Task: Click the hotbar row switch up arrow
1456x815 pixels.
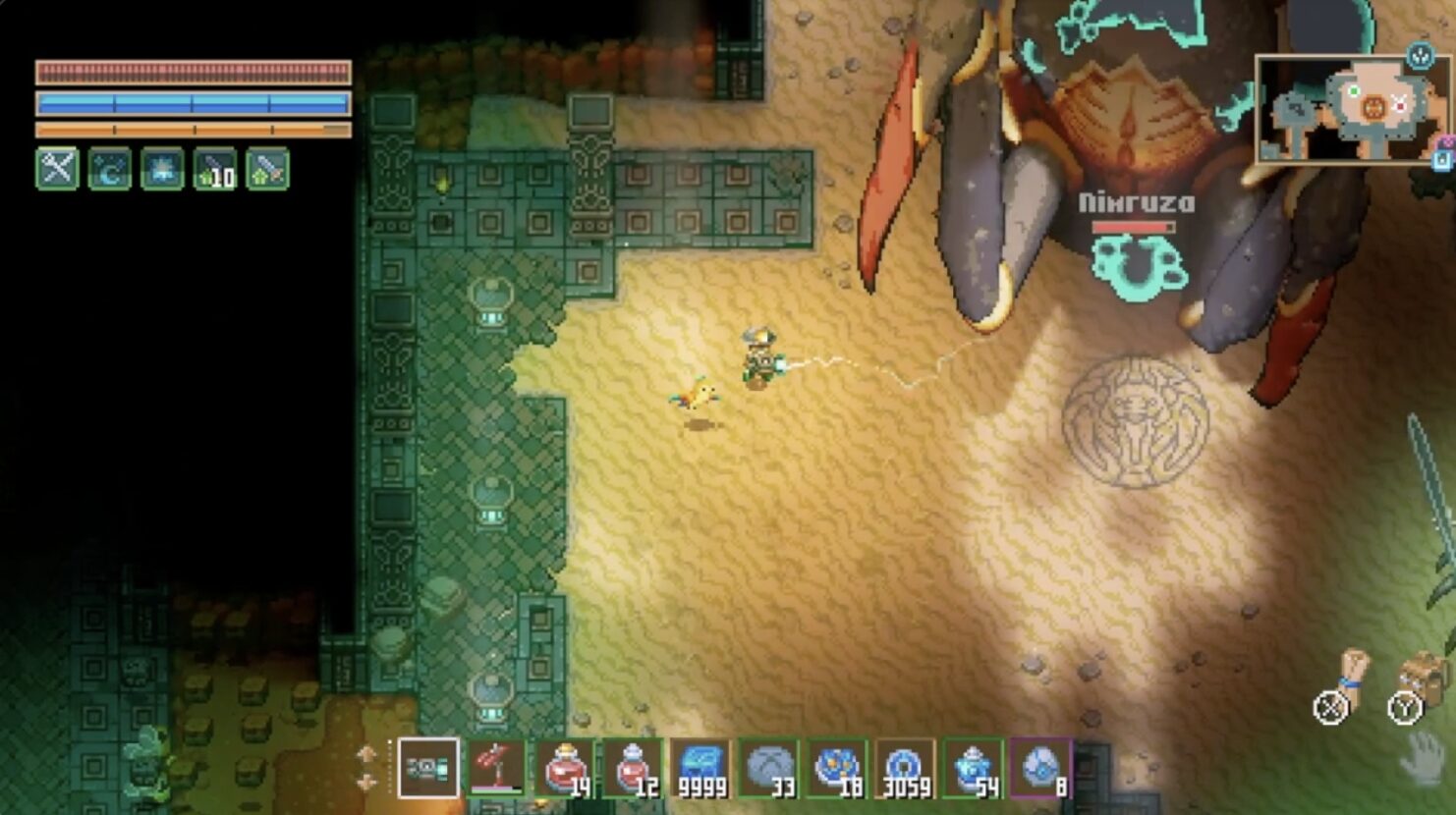Action: point(366,754)
